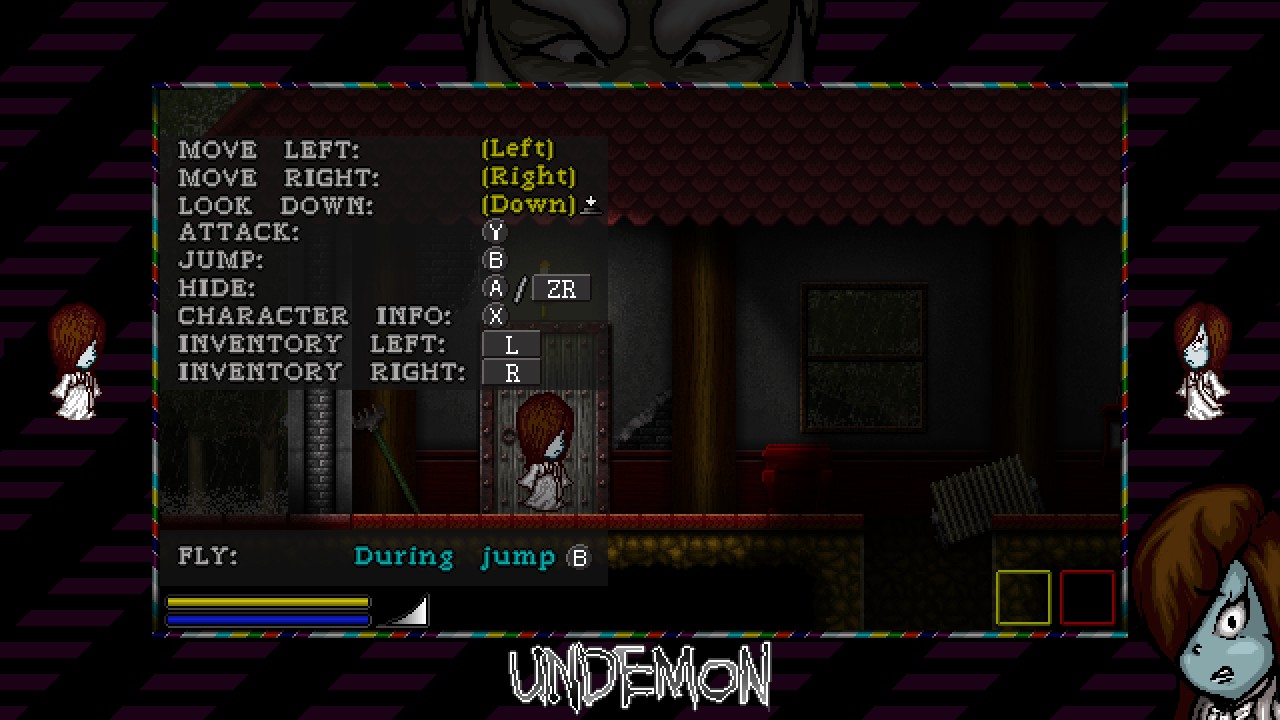
Task: Select the ZR hide button icon
Action: pyautogui.click(x=561, y=288)
